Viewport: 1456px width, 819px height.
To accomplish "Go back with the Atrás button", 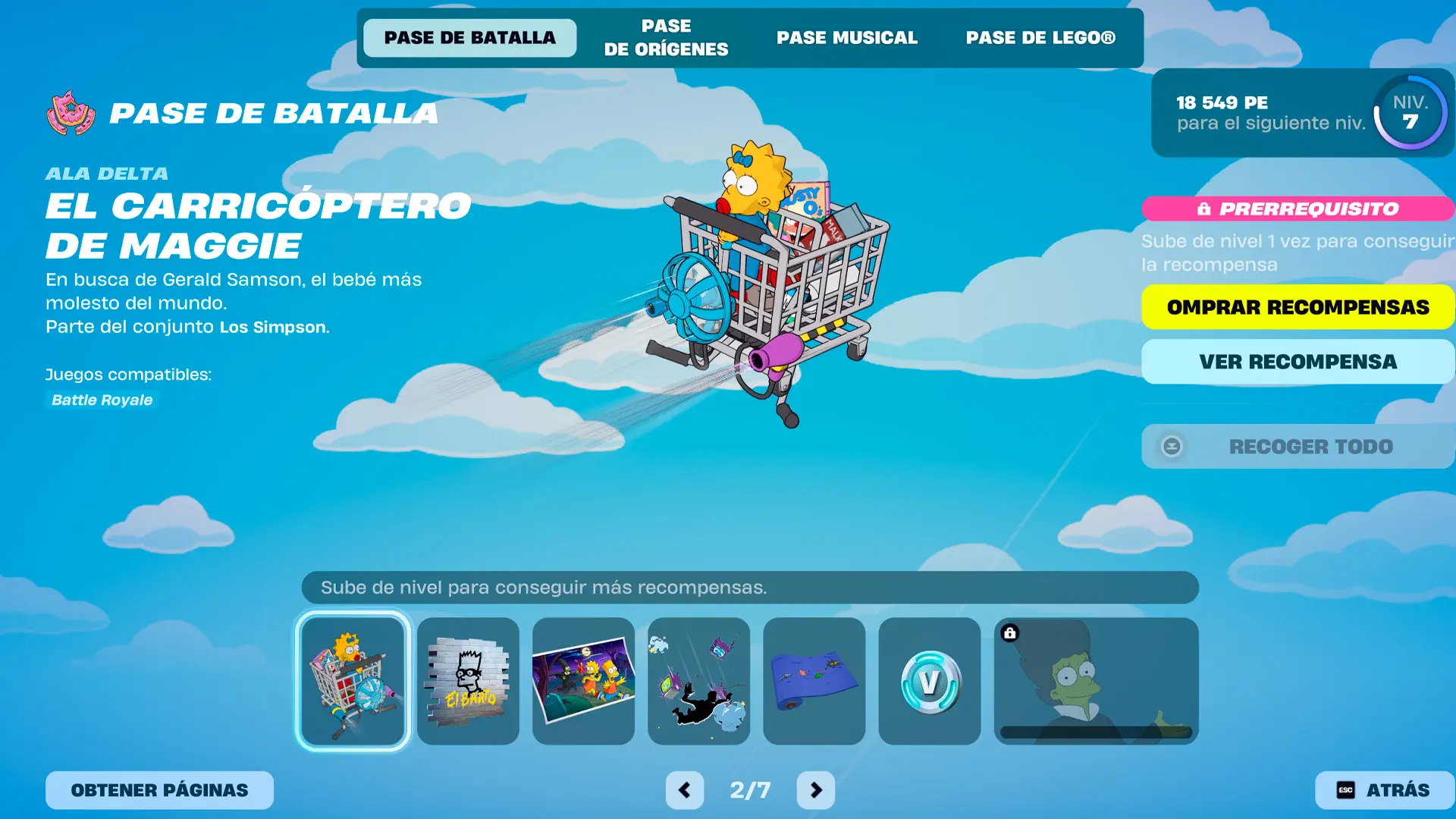I will [1384, 790].
